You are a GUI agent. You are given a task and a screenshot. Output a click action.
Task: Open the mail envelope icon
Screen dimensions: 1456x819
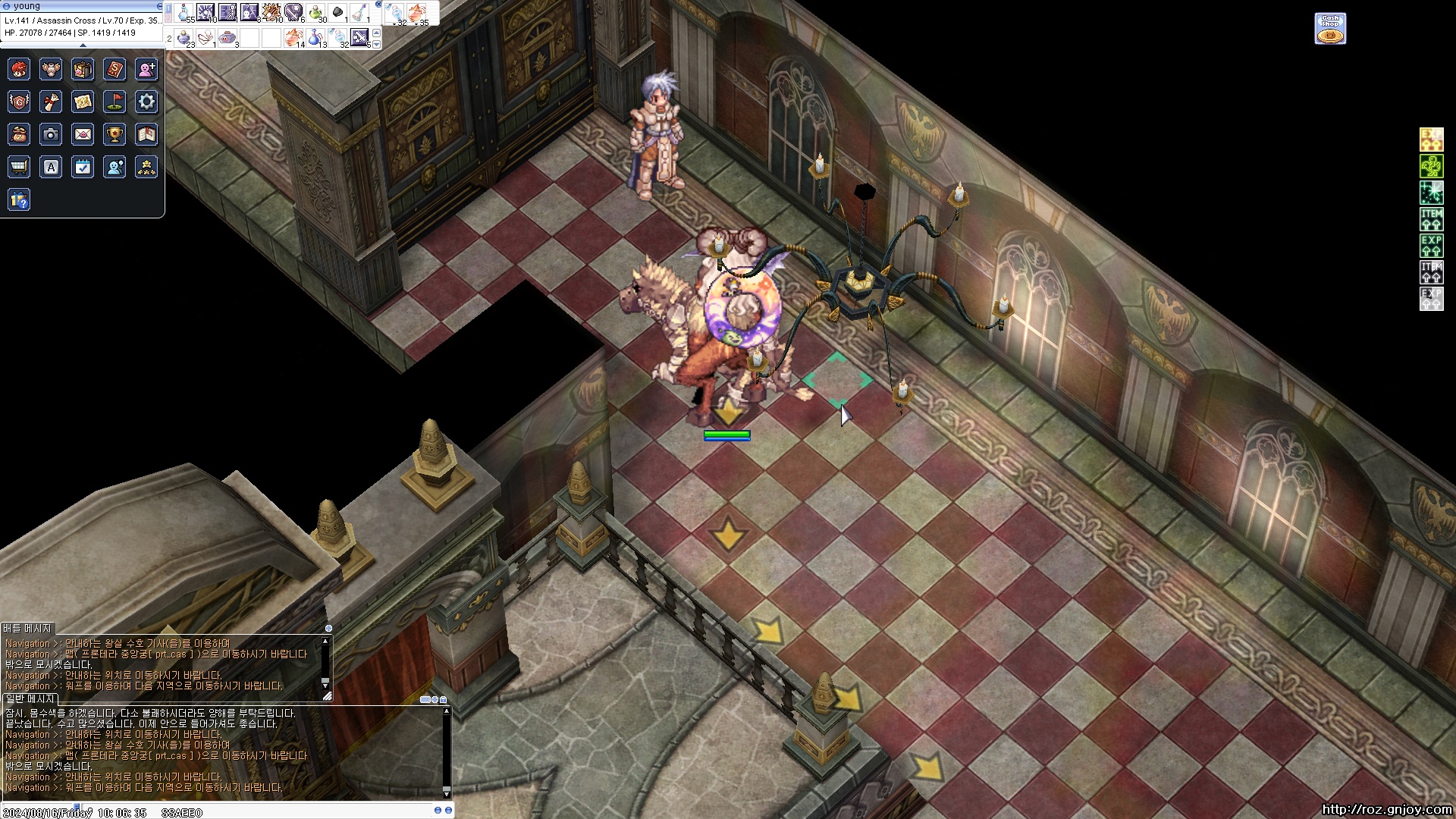tap(83, 135)
